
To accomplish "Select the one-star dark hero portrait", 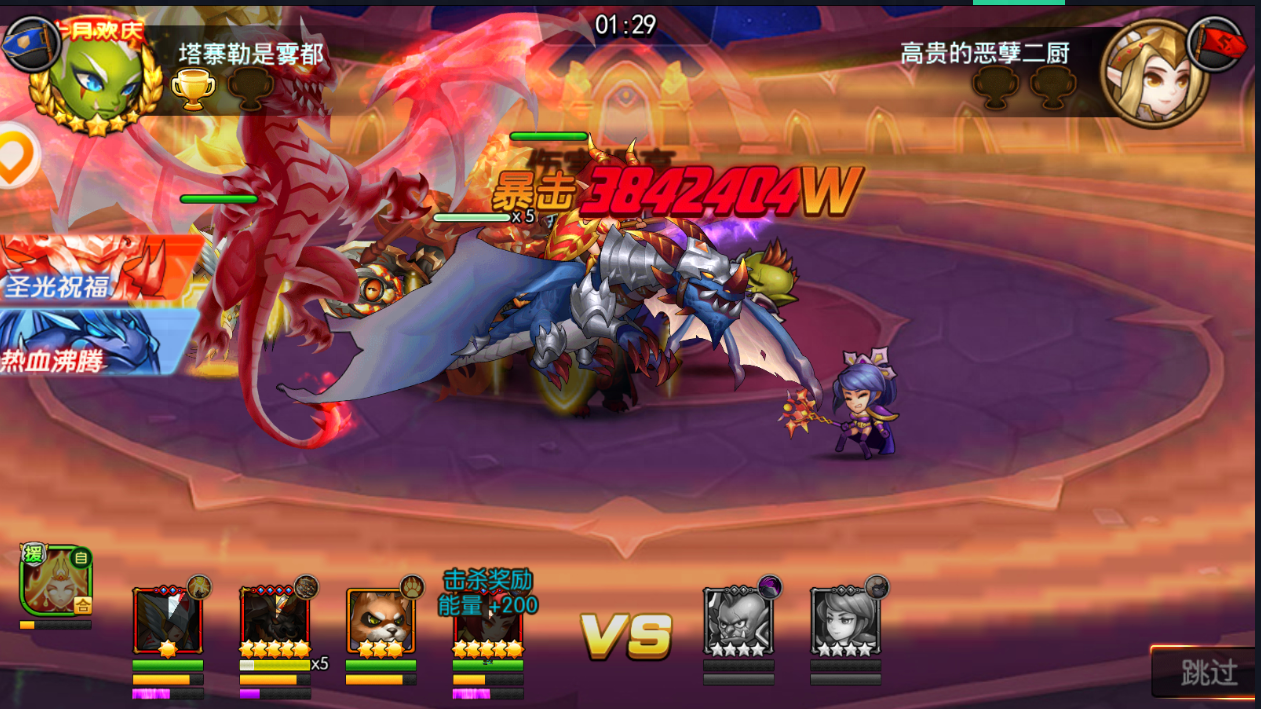I will pos(167,620).
